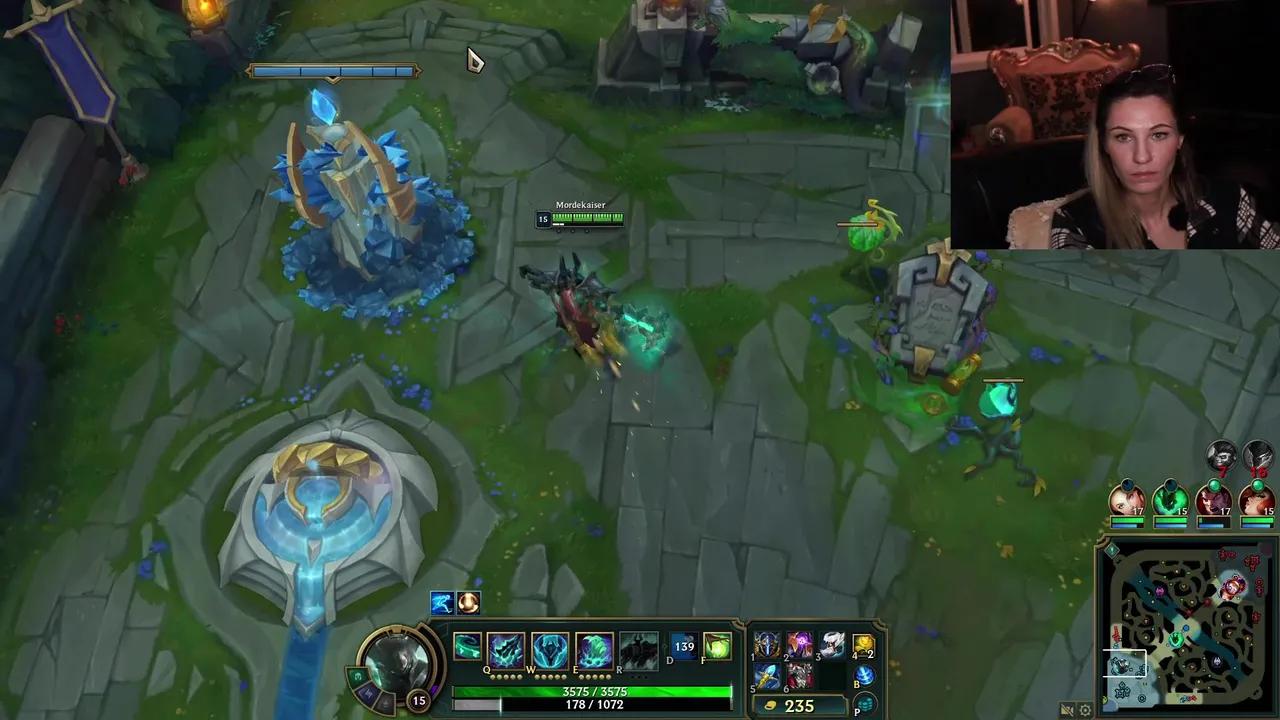Screen dimensions: 1280x720
Task: Click the topmost ally portrait at level 17
Action: (x=1128, y=500)
